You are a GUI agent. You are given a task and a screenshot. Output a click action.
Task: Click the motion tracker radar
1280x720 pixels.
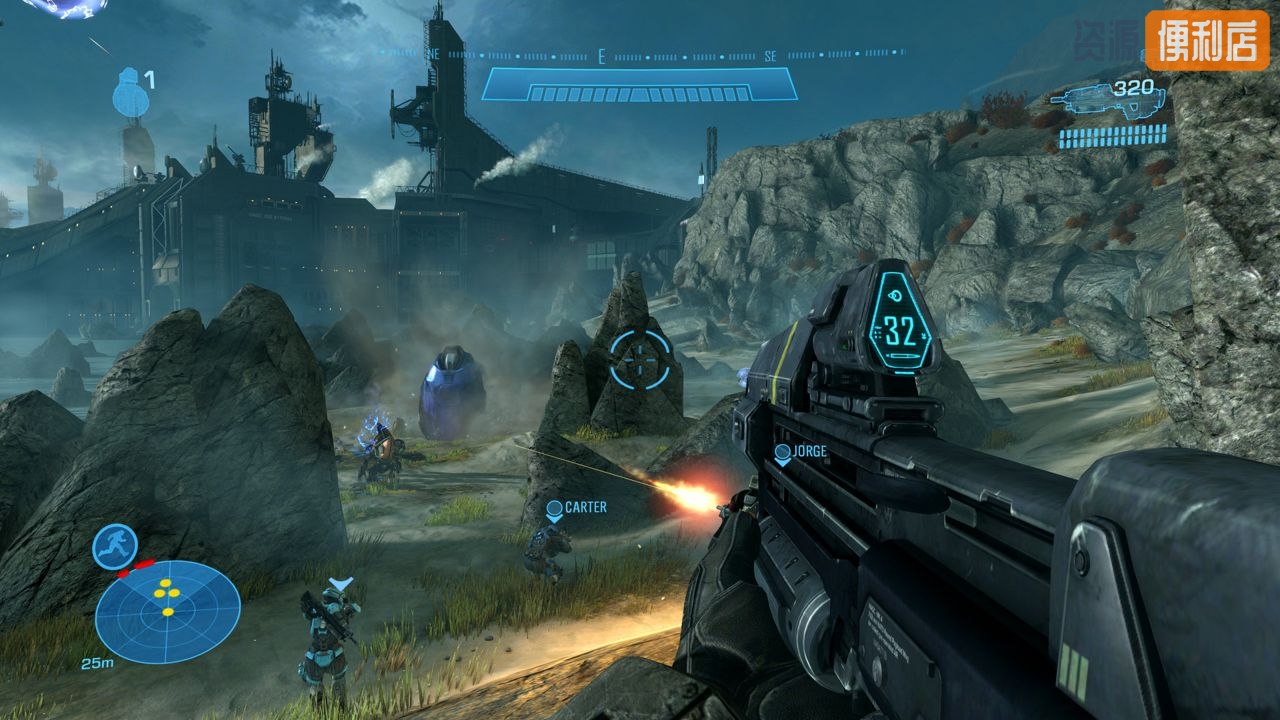167,611
